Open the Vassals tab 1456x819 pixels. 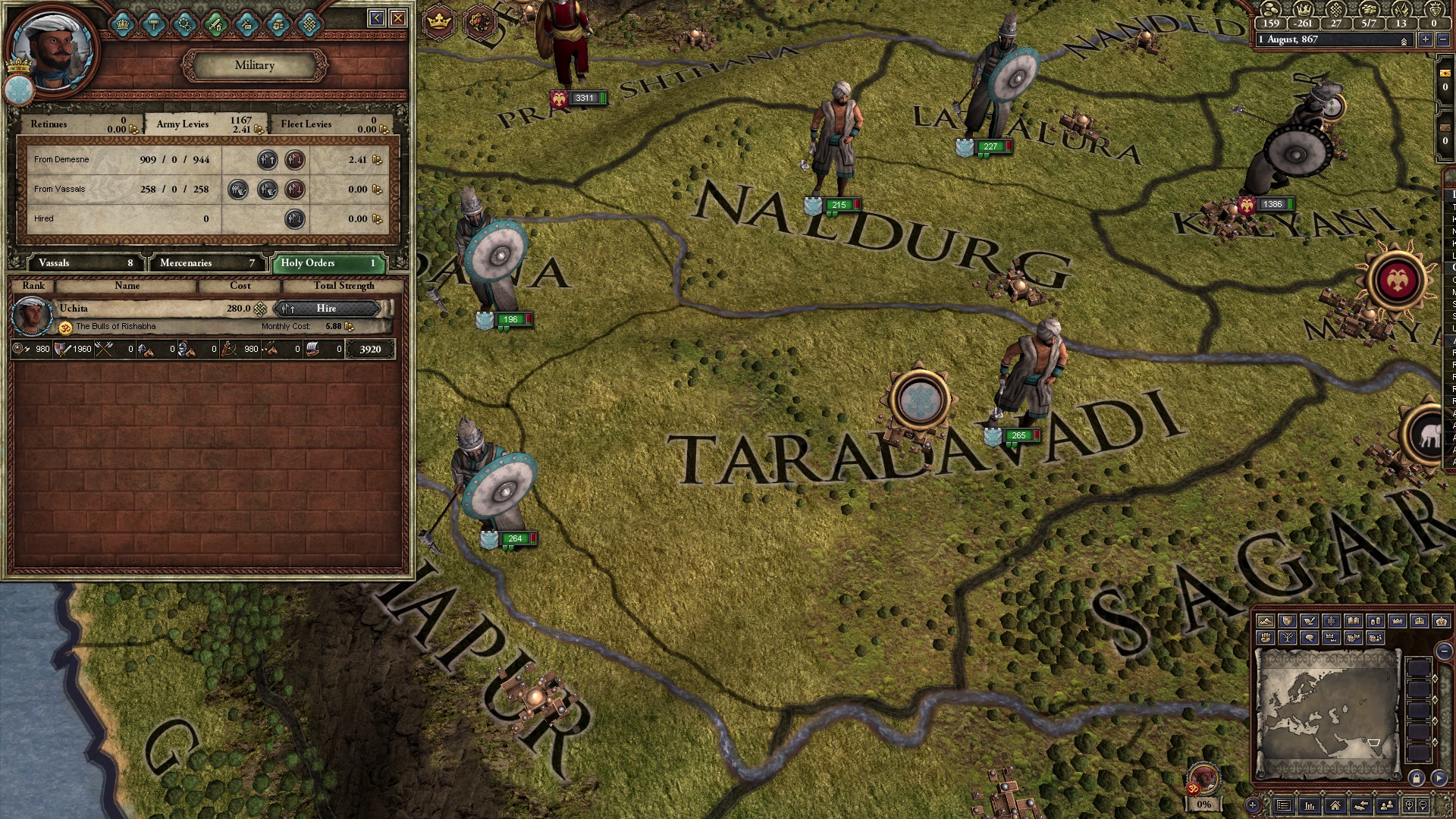83,263
